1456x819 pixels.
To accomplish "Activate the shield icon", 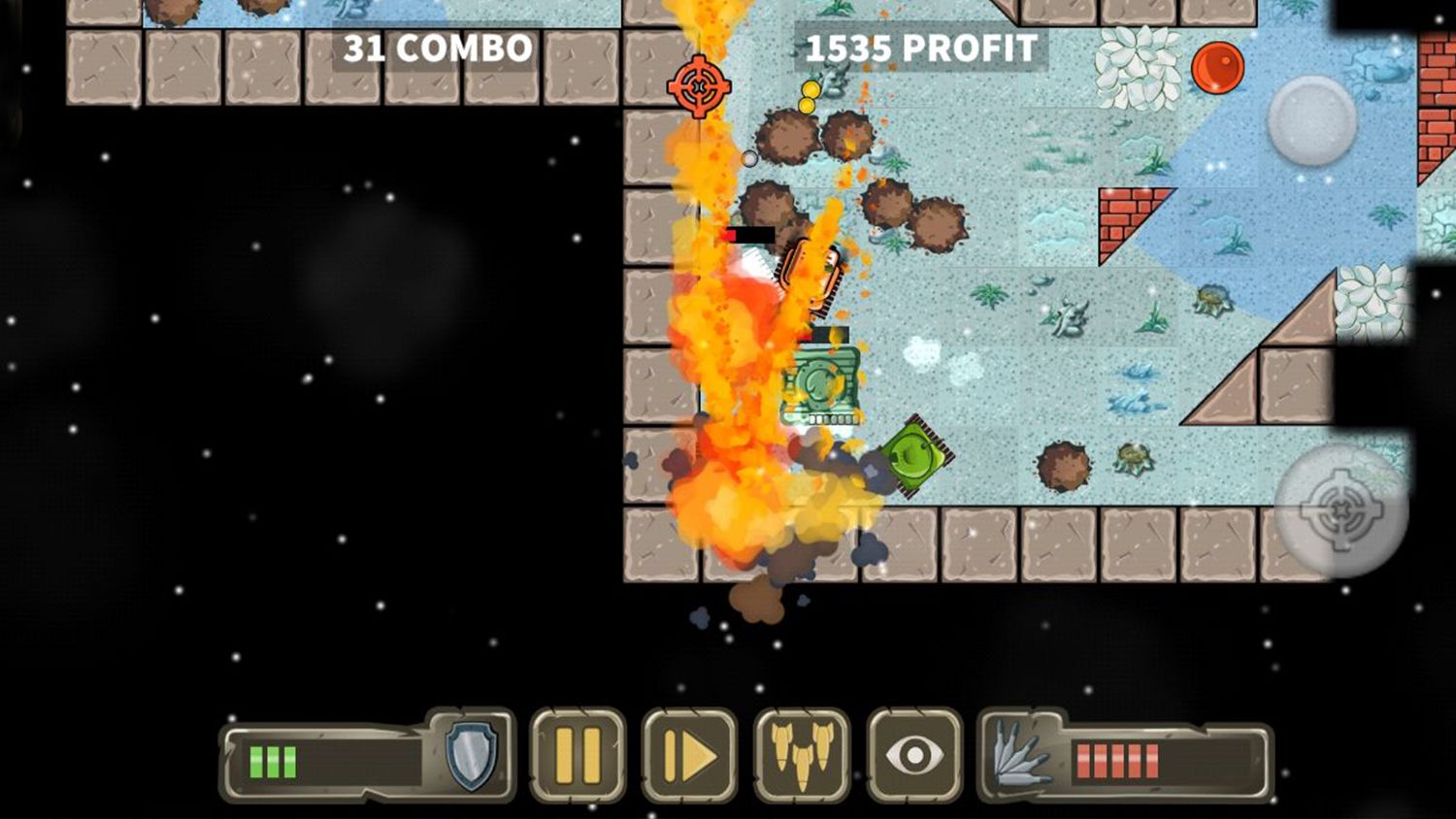I will (x=472, y=754).
